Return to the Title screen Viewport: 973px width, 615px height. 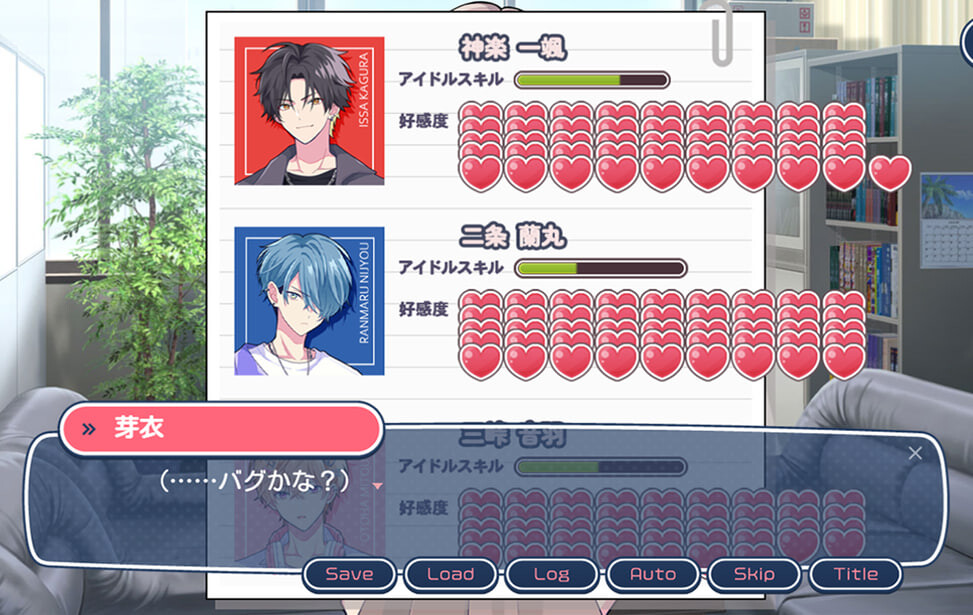[x=855, y=574]
